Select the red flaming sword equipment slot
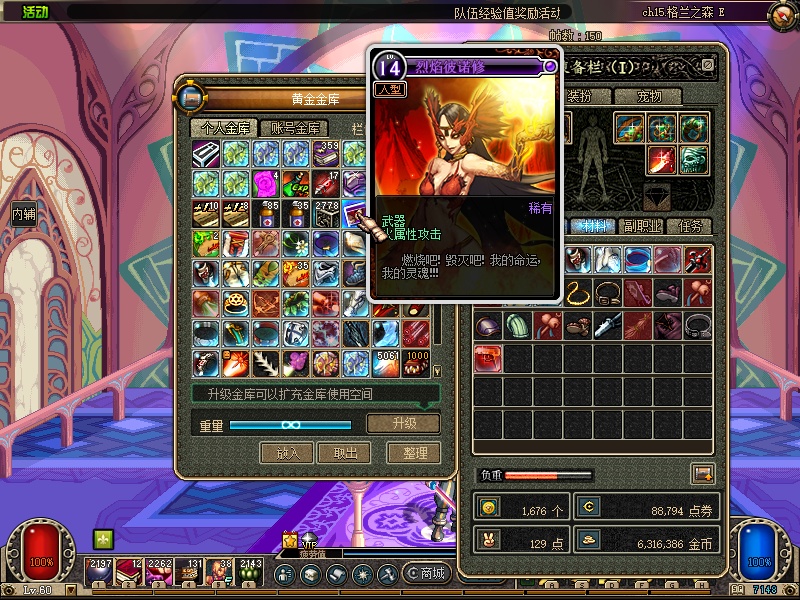 661,159
